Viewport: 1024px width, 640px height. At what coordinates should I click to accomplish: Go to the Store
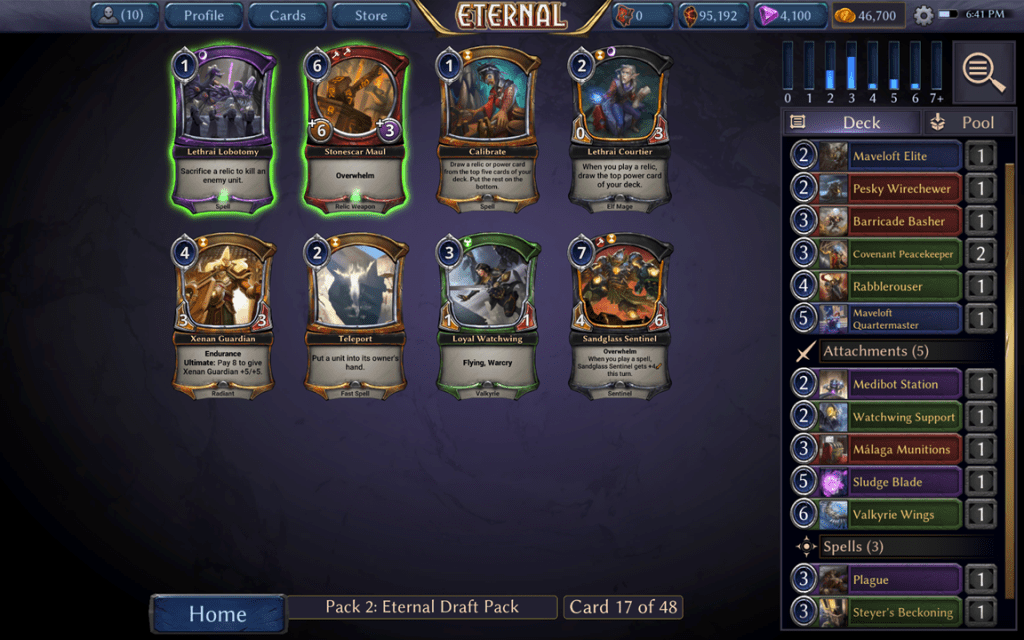tap(370, 15)
